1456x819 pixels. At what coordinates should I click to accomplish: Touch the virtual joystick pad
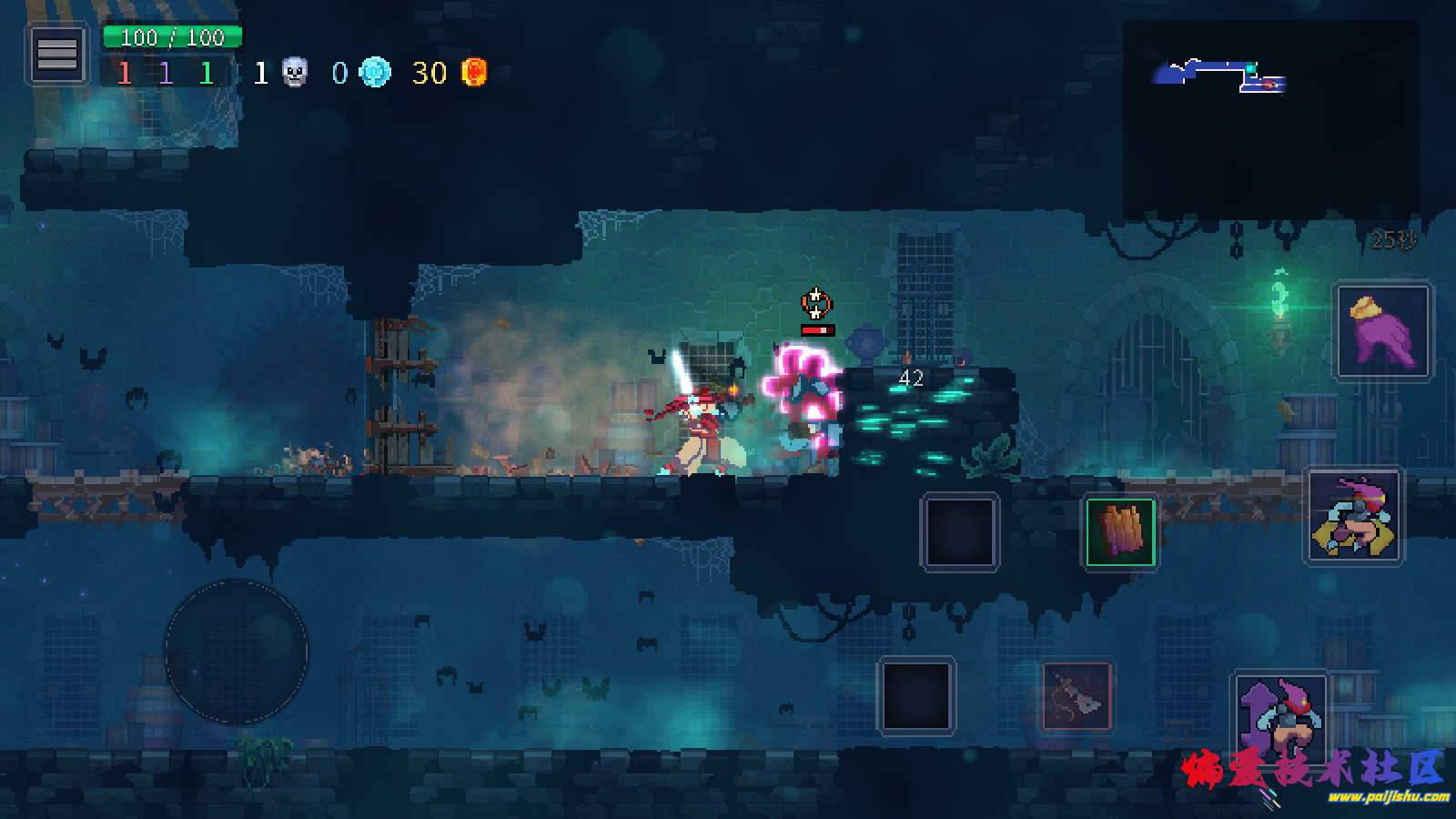(x=237, y=652)
